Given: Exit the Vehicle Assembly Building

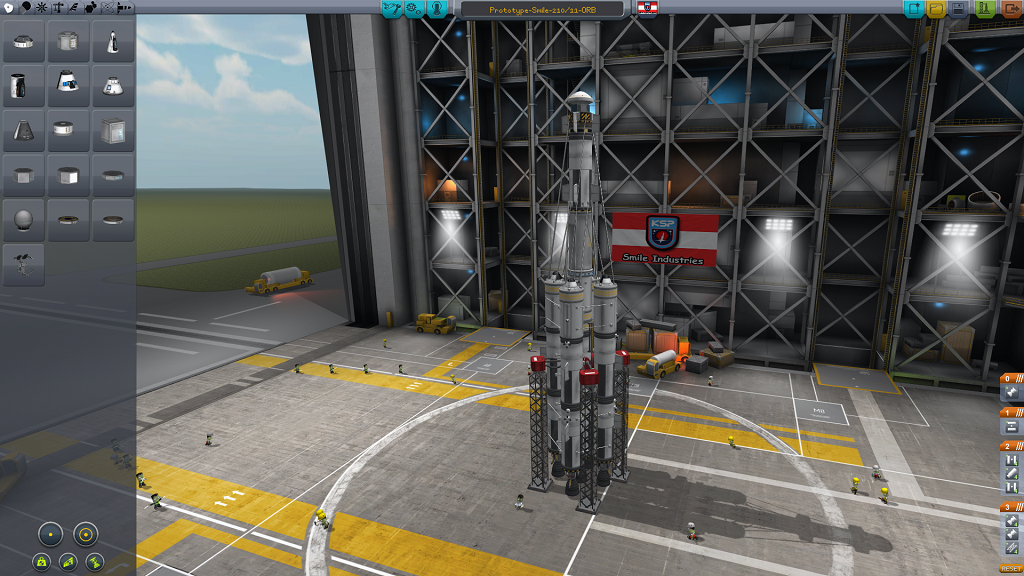Looking at the screenshot, I should pyautogui.click(x=1010, y=9).
